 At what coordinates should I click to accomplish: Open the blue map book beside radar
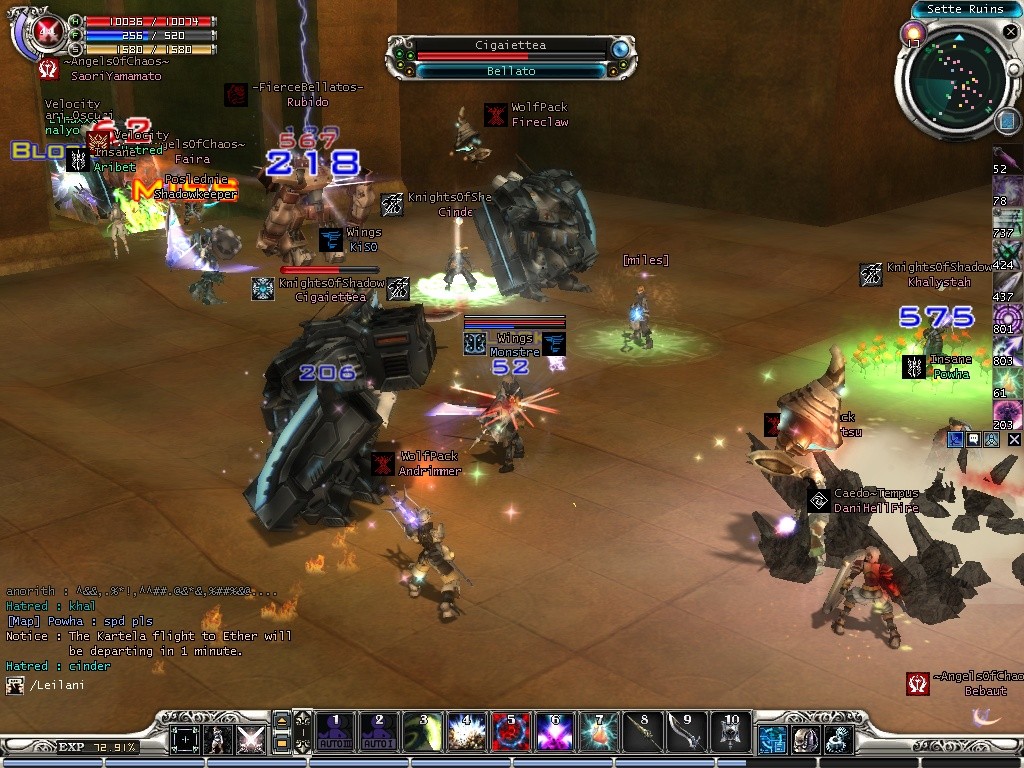click(1007, 120)
